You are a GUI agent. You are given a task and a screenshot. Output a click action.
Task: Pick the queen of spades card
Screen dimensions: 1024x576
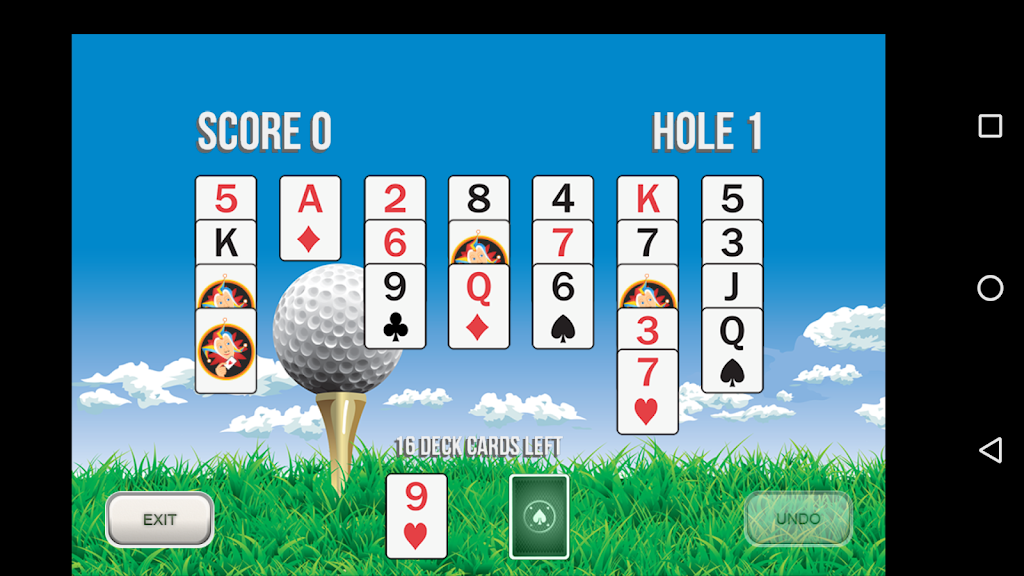pyautogui.click(x=732, y=350)
